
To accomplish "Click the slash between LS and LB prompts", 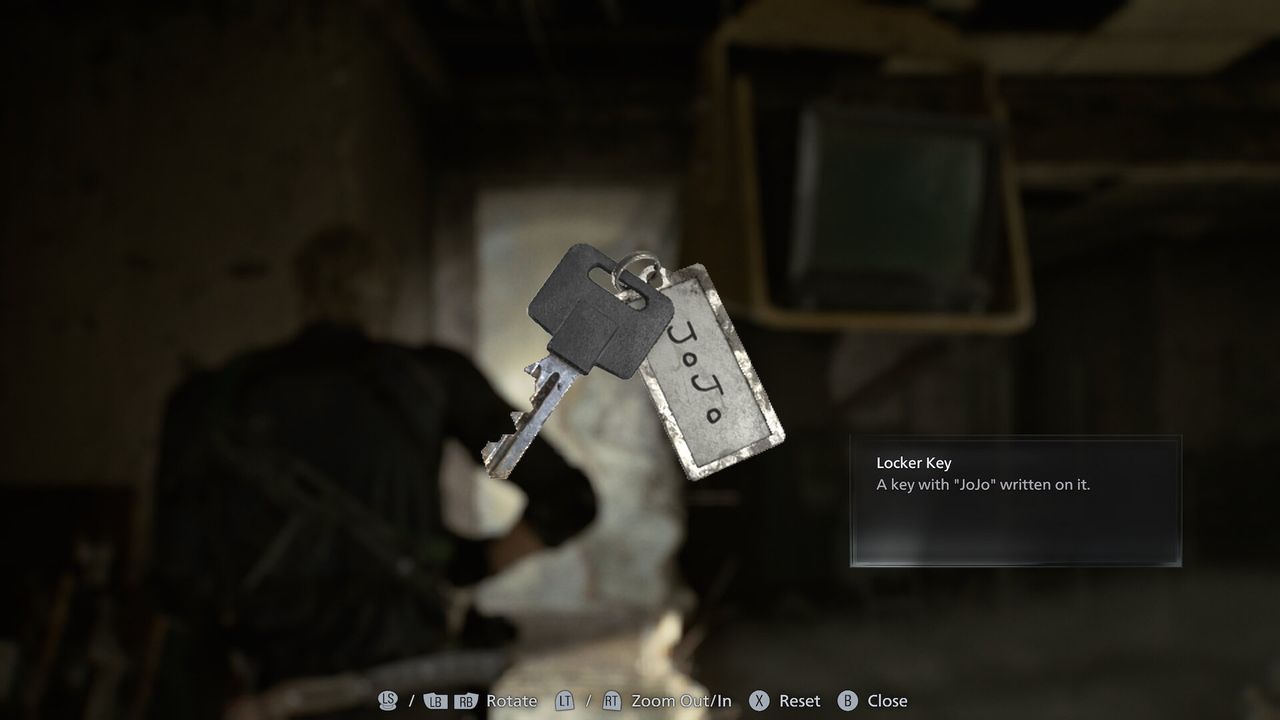I will 410,701.
